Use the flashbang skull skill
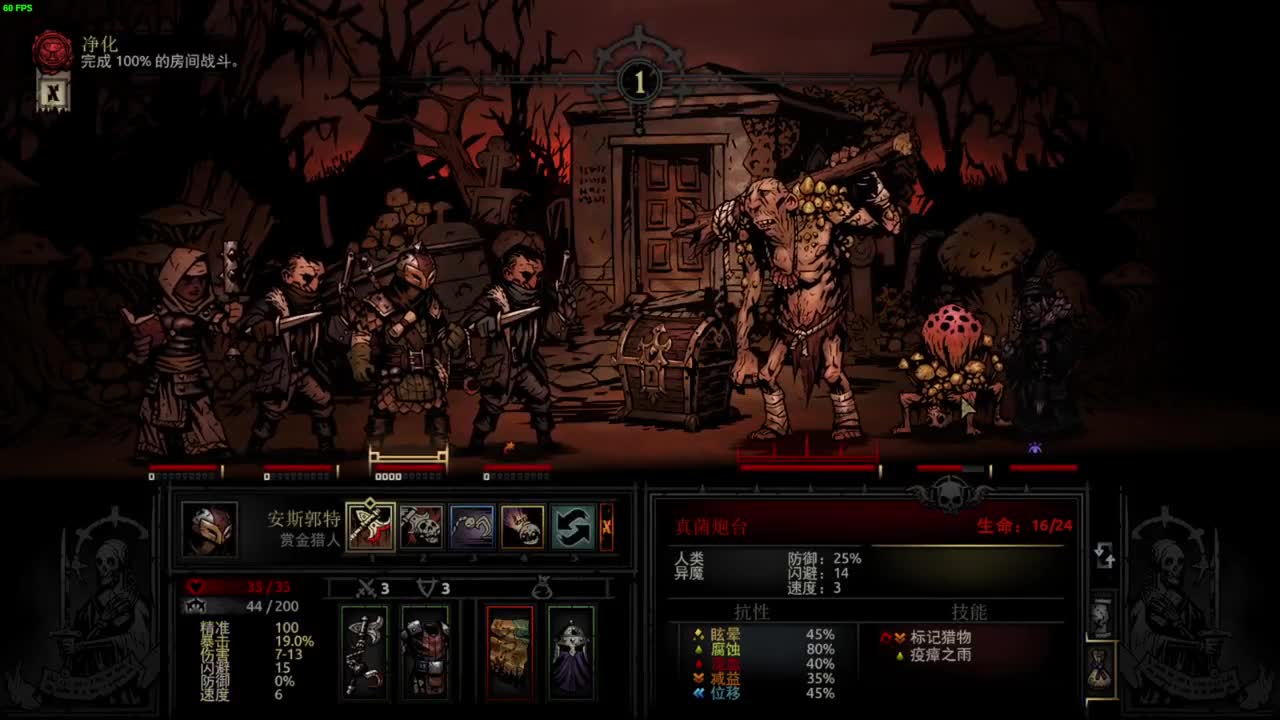Image resolution: width=1280 pixels, height=720 pixels. tap(522, 526)
